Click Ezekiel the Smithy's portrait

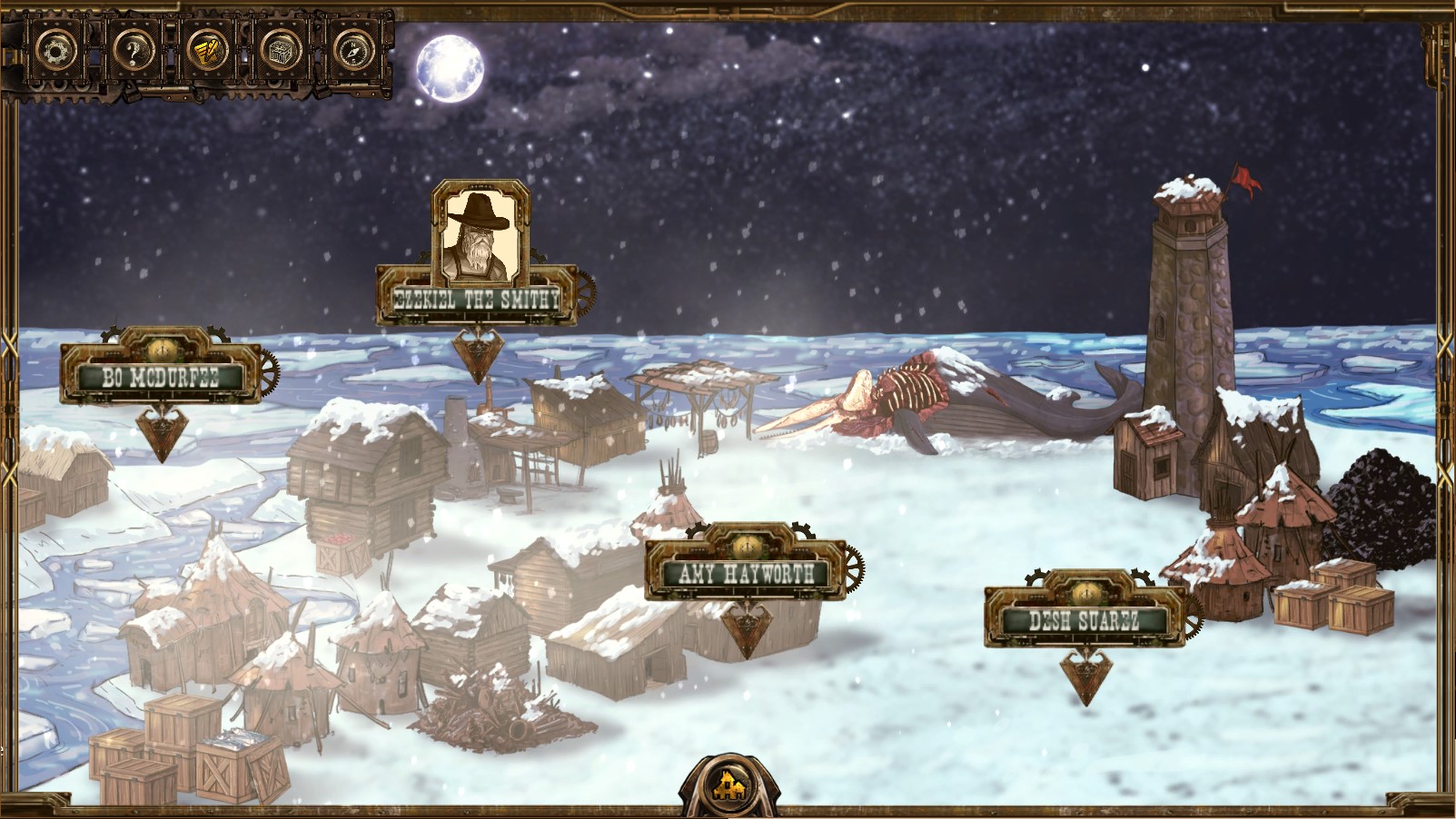point(480,236)
